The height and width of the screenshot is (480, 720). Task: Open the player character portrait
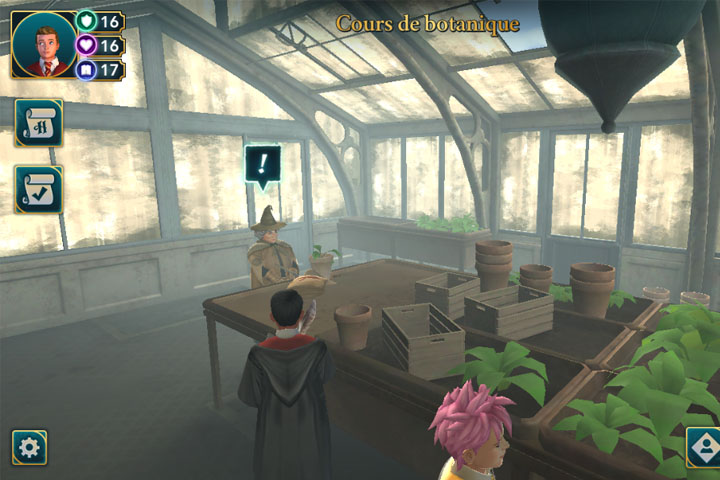point(41,45)
